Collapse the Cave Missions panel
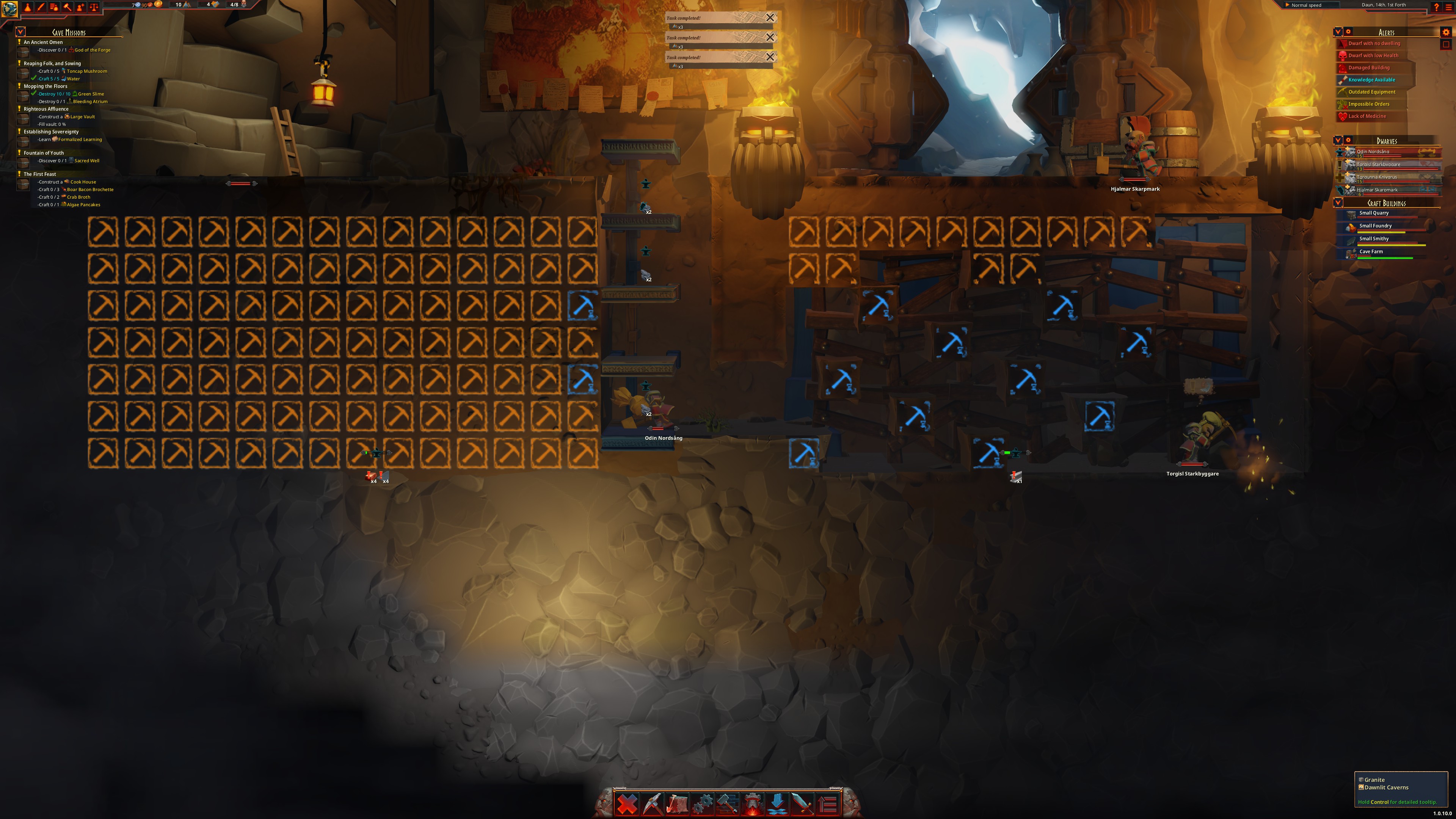The image size is (1456, 819). pos(20,31)
